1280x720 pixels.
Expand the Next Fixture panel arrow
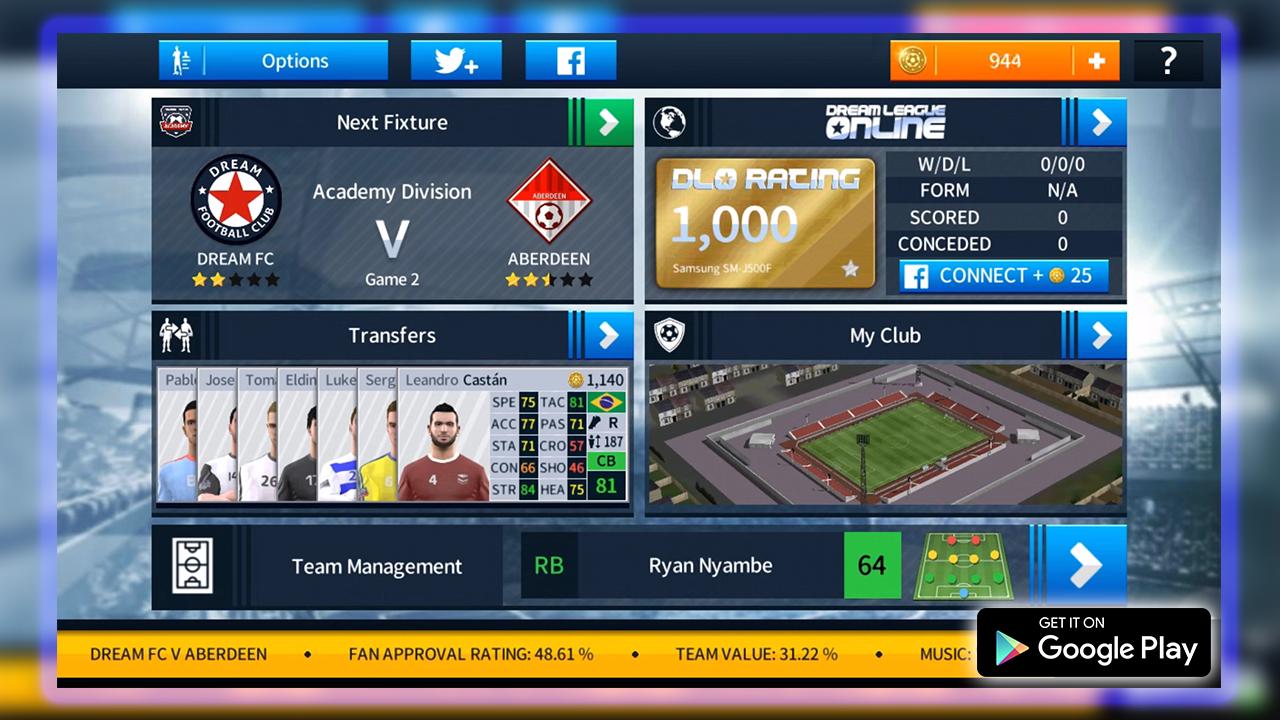tap(608, 122)
